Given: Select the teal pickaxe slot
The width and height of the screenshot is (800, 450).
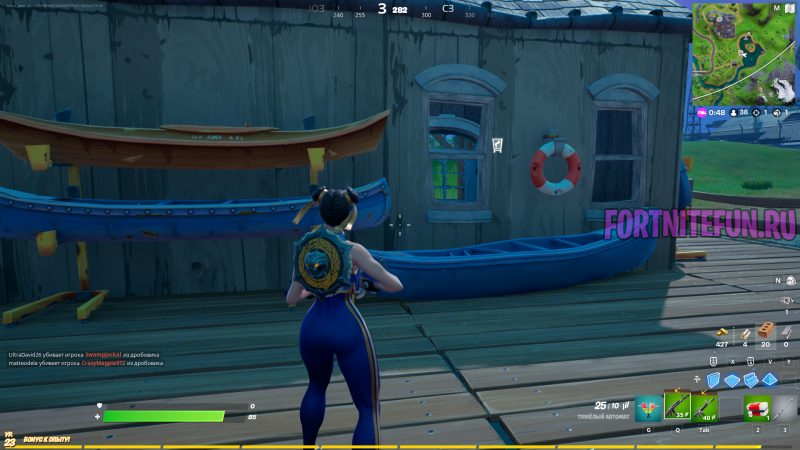Looking at the screenshot, I should coord(648,407).
